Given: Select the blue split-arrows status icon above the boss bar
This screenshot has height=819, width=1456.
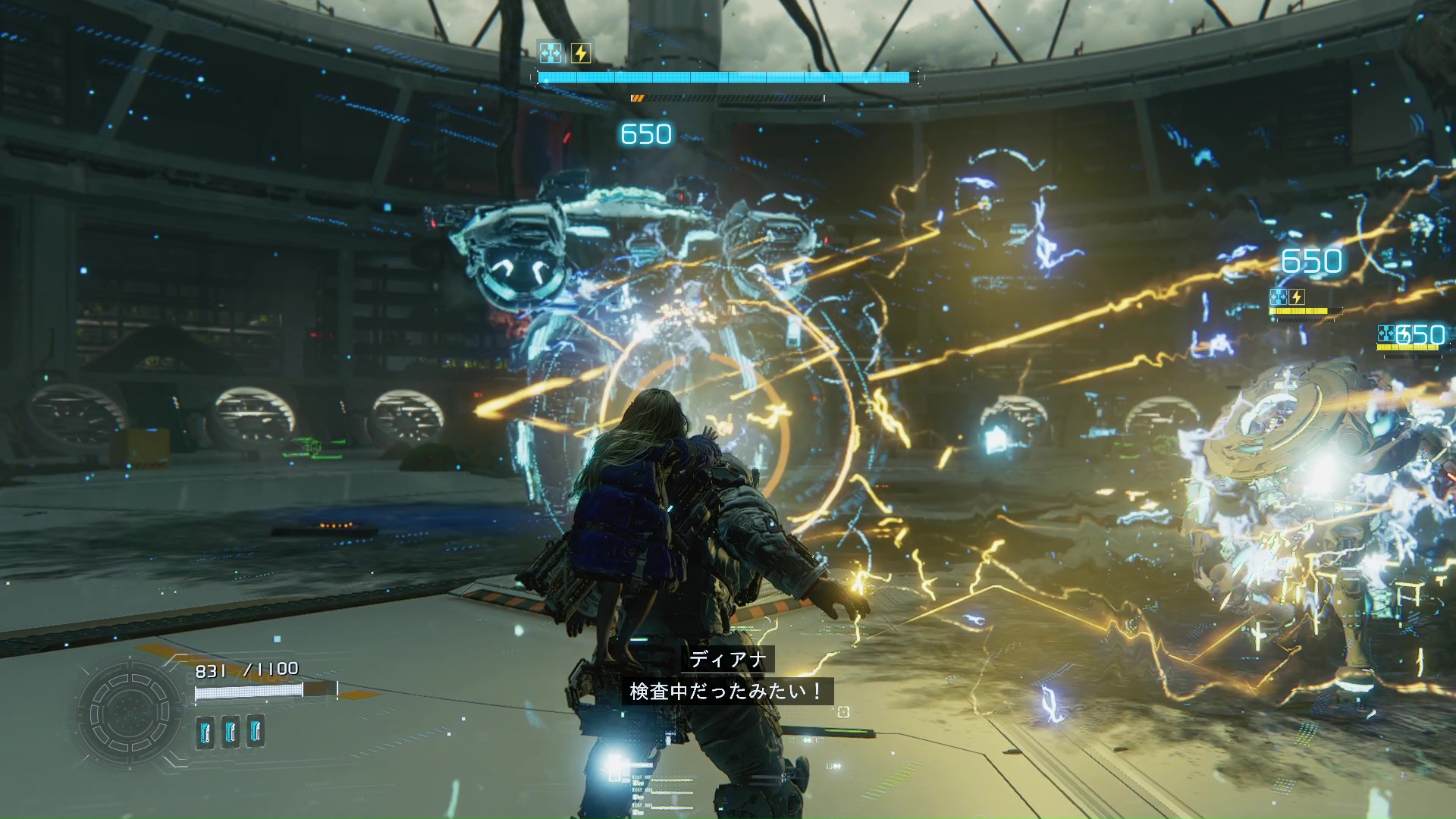Looking at the screenshot, I should pyautogui.click(x=551, y=53).
